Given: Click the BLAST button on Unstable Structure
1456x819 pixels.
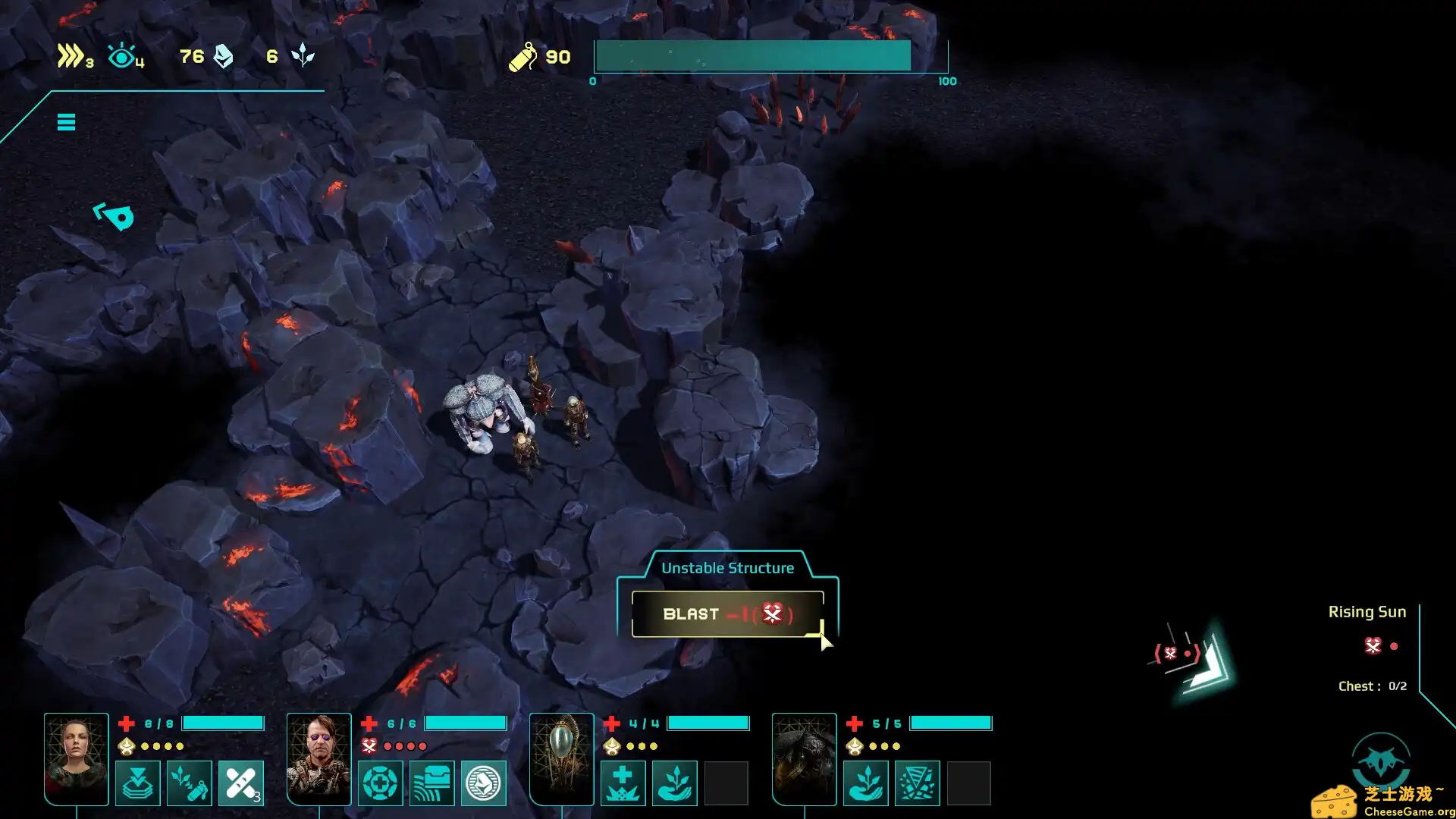Looking at the screenshot, I should point(727,614).
